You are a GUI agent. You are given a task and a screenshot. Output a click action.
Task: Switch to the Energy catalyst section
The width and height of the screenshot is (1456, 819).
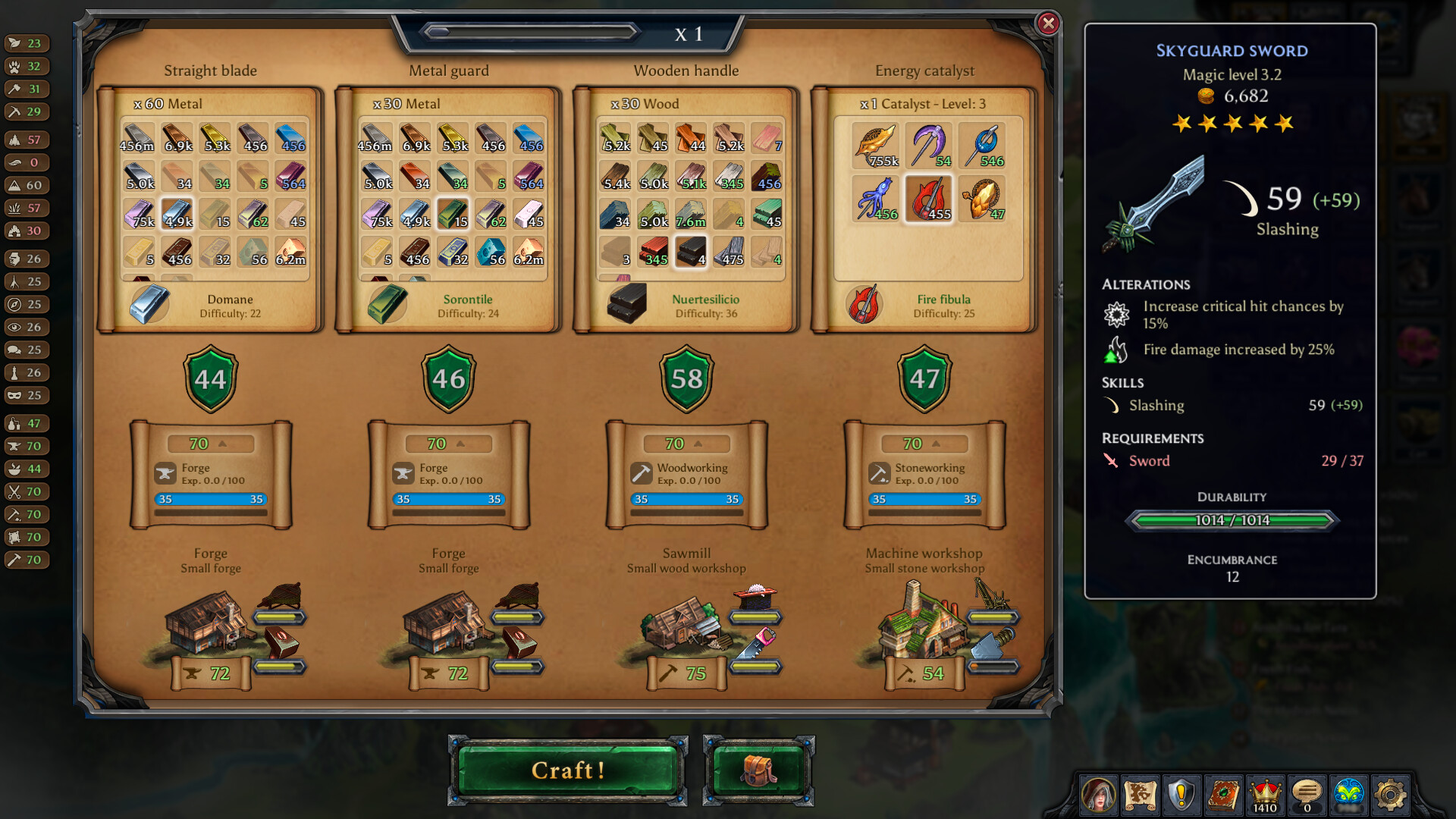(924, 70)
